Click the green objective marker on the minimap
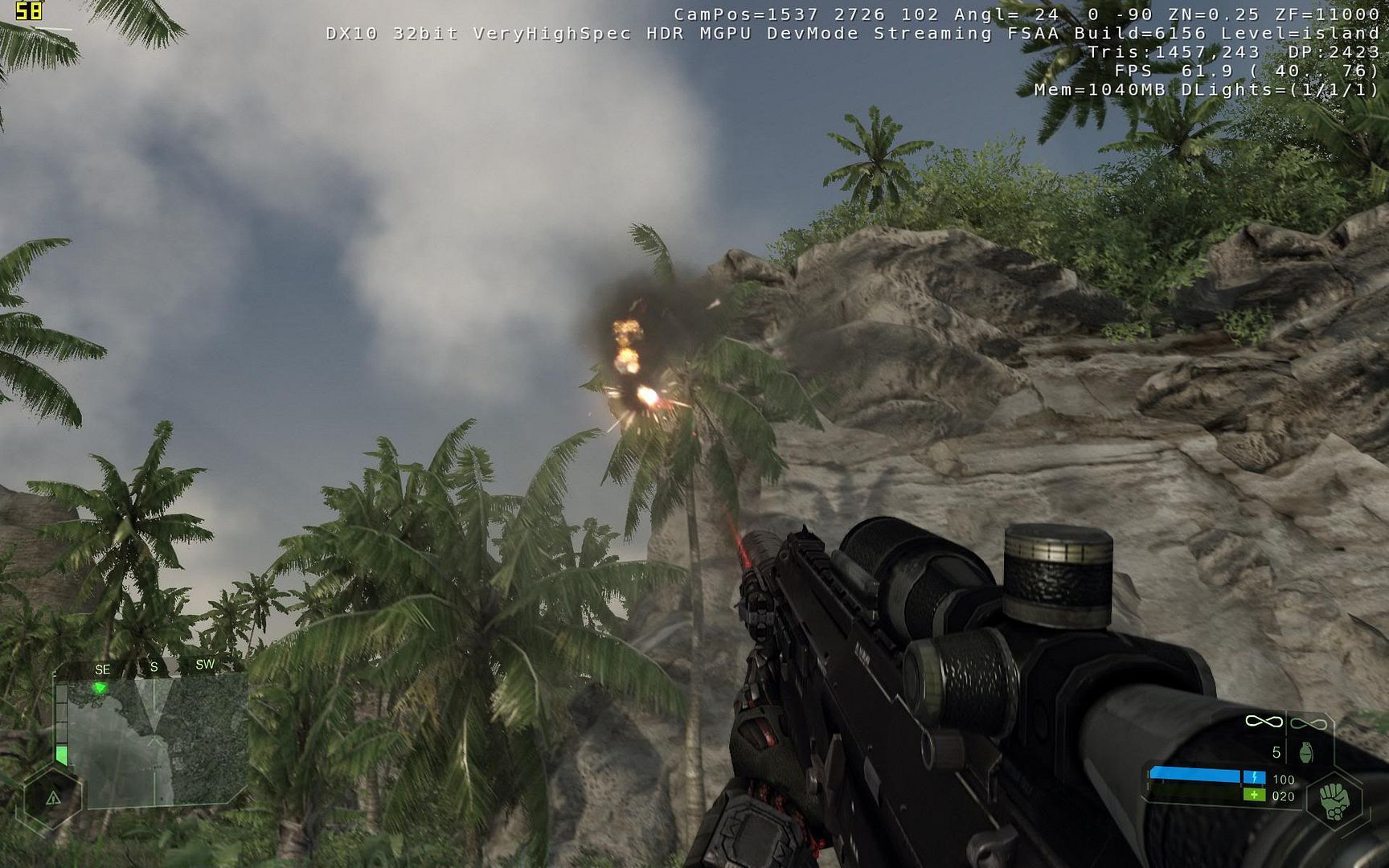Viewport: 1389px width, 868px height. [x=100, y=688]
